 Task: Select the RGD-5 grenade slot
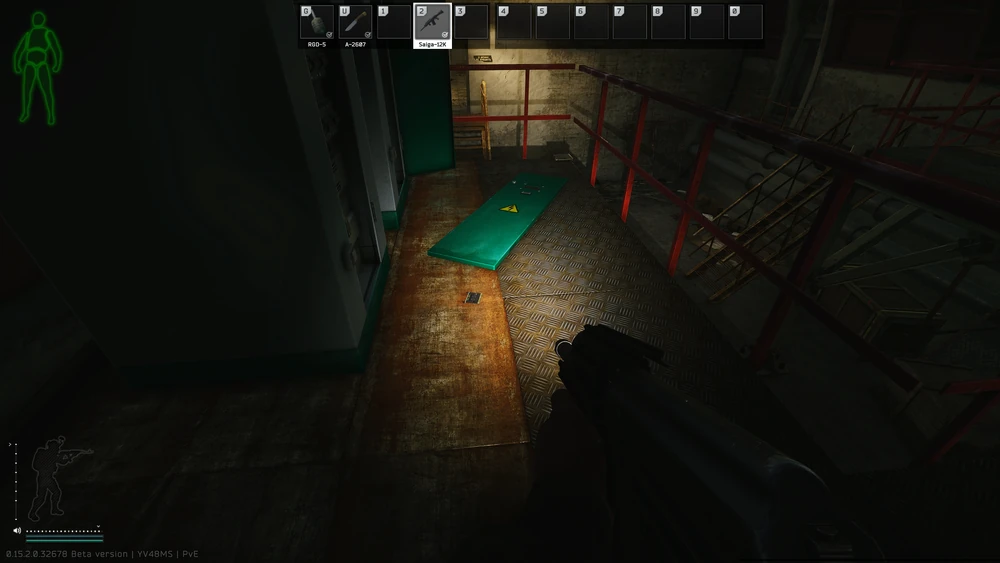point(316,22)
